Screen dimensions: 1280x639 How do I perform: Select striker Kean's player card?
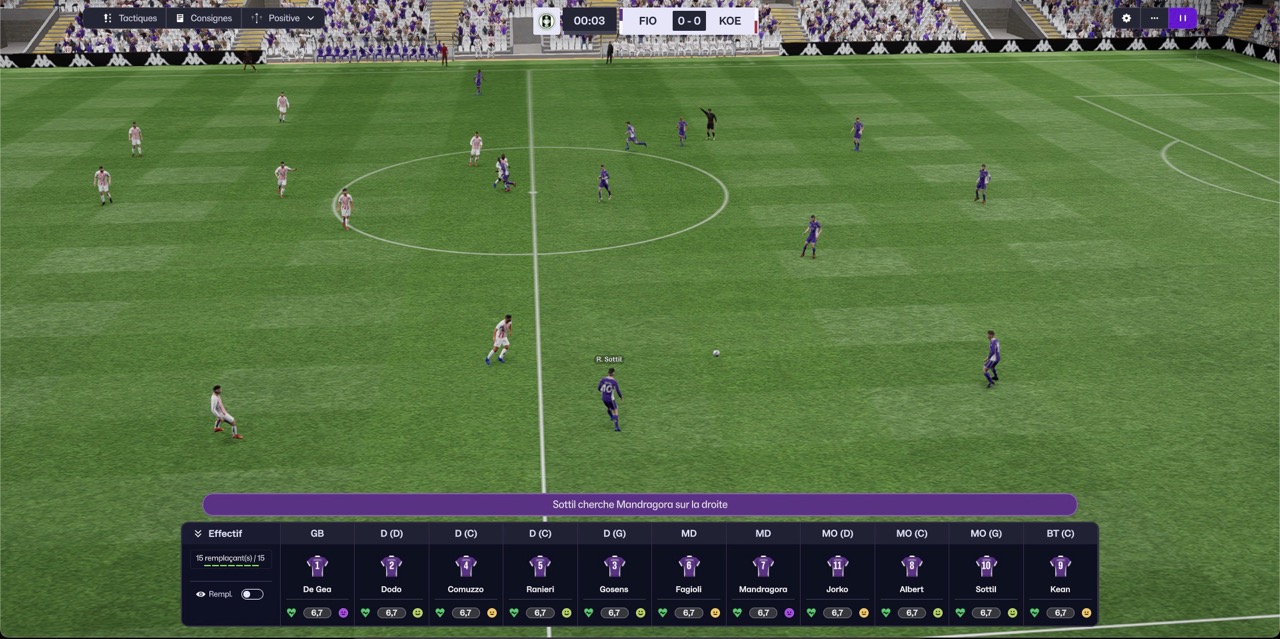pos(1060,573)
